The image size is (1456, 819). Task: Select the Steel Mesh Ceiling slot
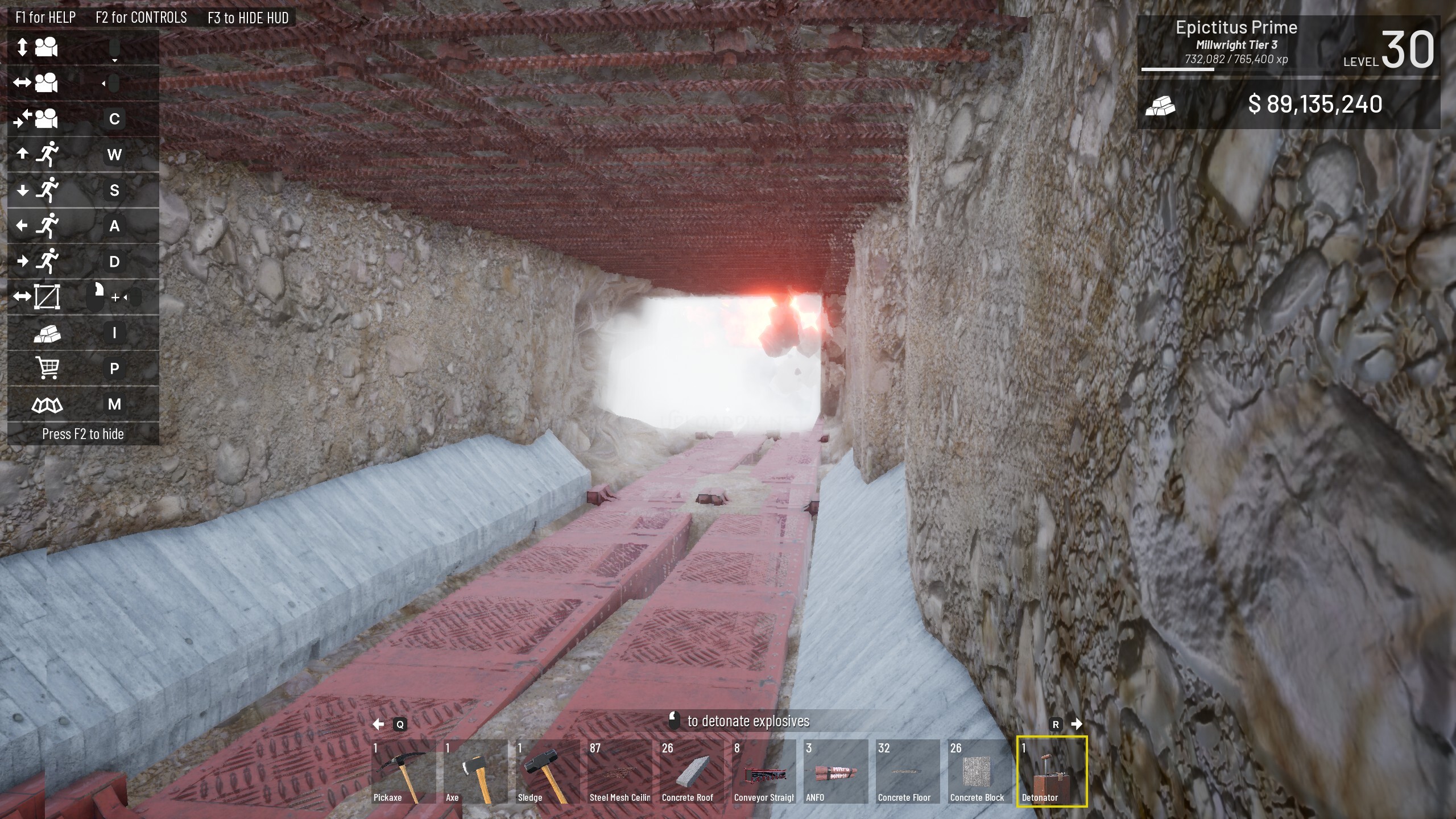click(620, 771)
